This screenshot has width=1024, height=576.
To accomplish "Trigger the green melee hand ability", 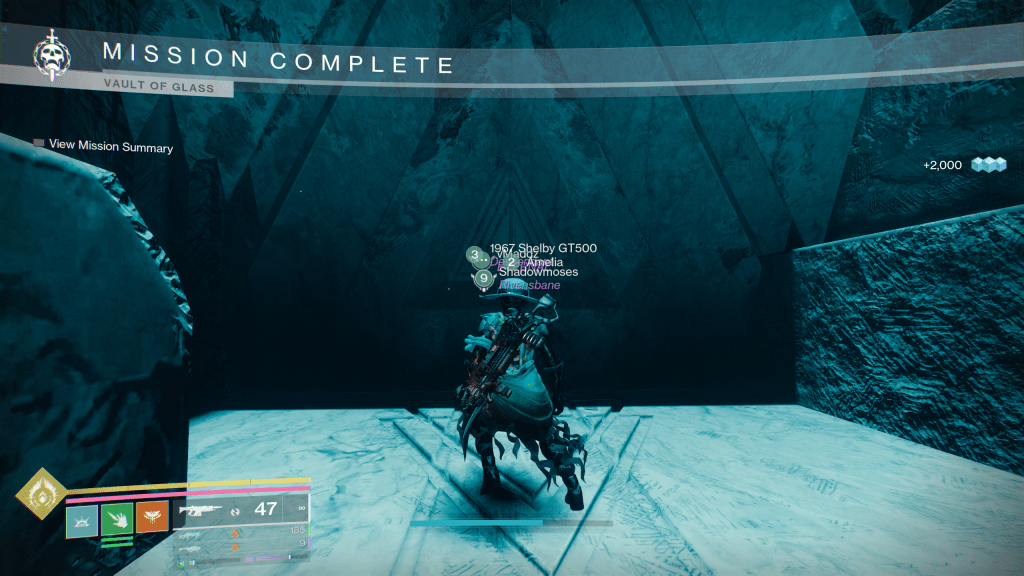I will click(117, 521).
